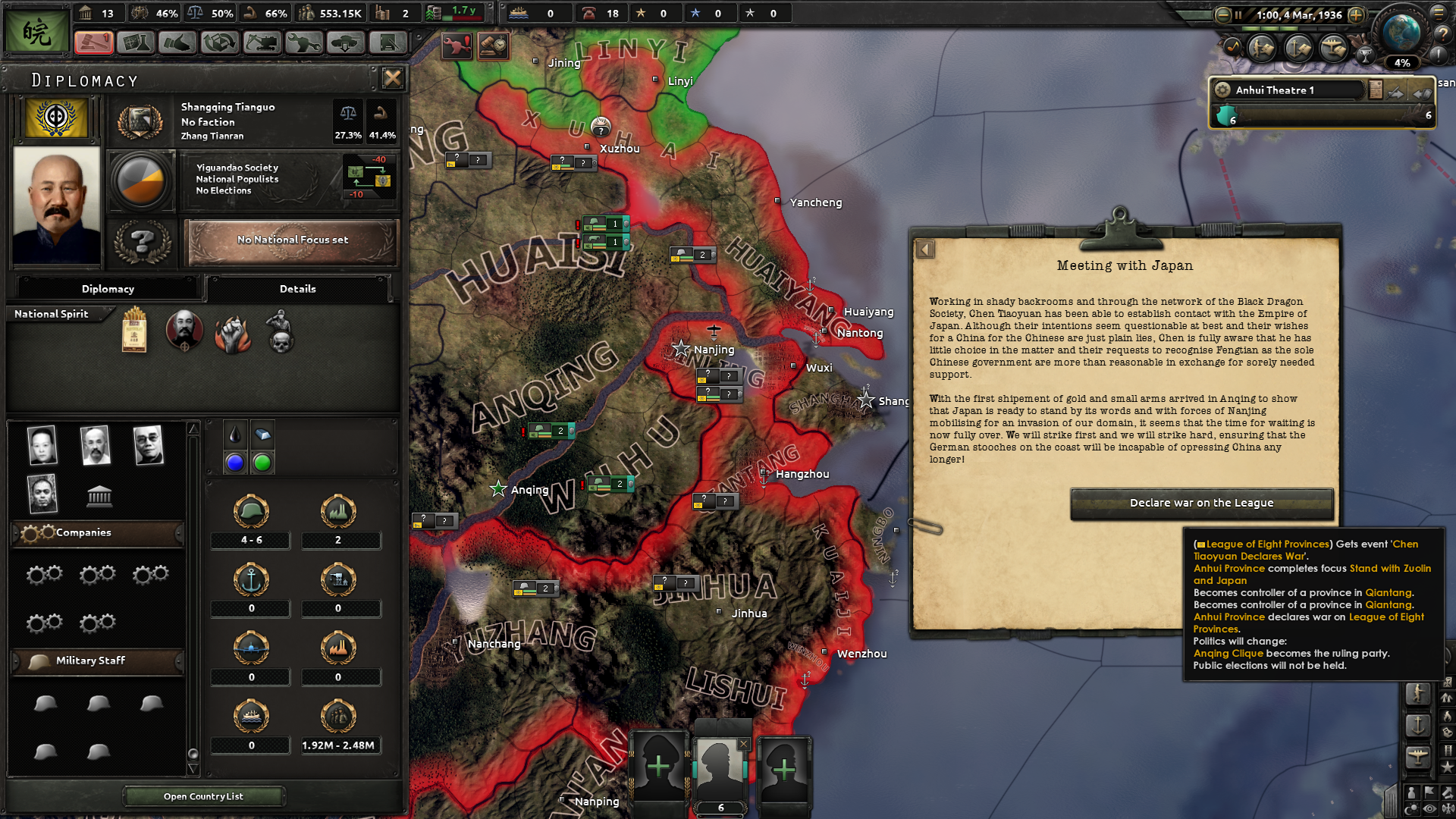This screenshot has width=1456, height=819.
Task: Increase game speed with the plus button
Action: click(1356, 14)
